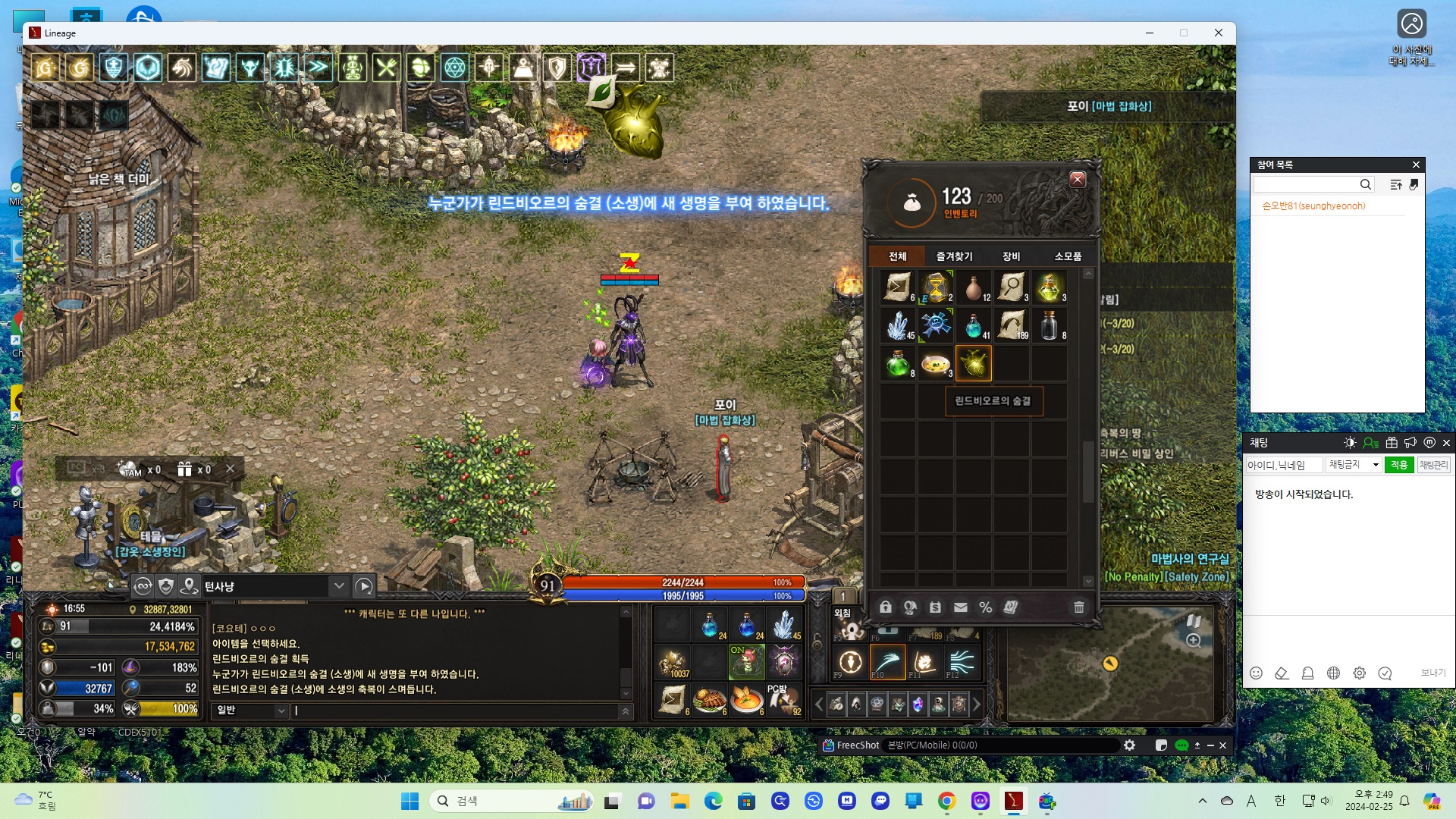Click the play button beside 턴사냥
This screenshot has width=1456, height=819.
(364, 586)
